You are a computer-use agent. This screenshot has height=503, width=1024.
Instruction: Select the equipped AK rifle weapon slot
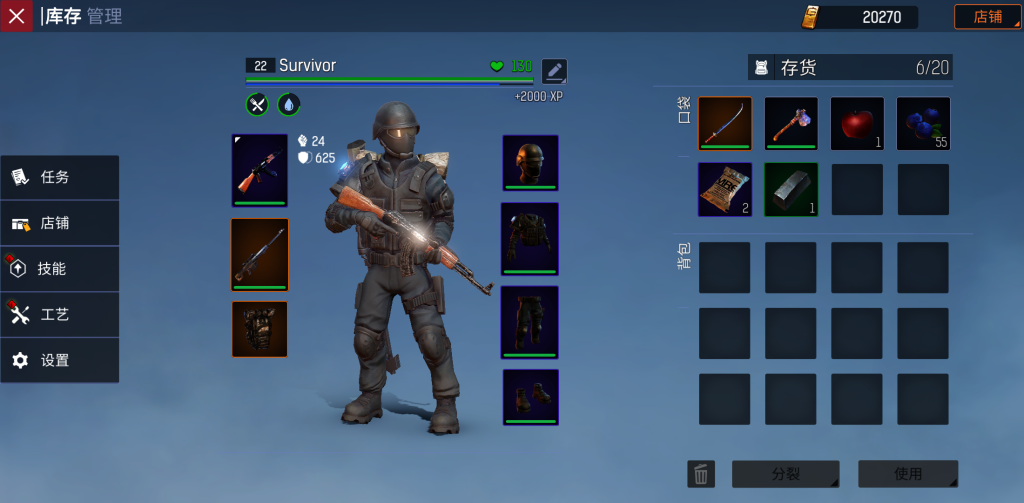pyautogui.click(x=260, y=170)
